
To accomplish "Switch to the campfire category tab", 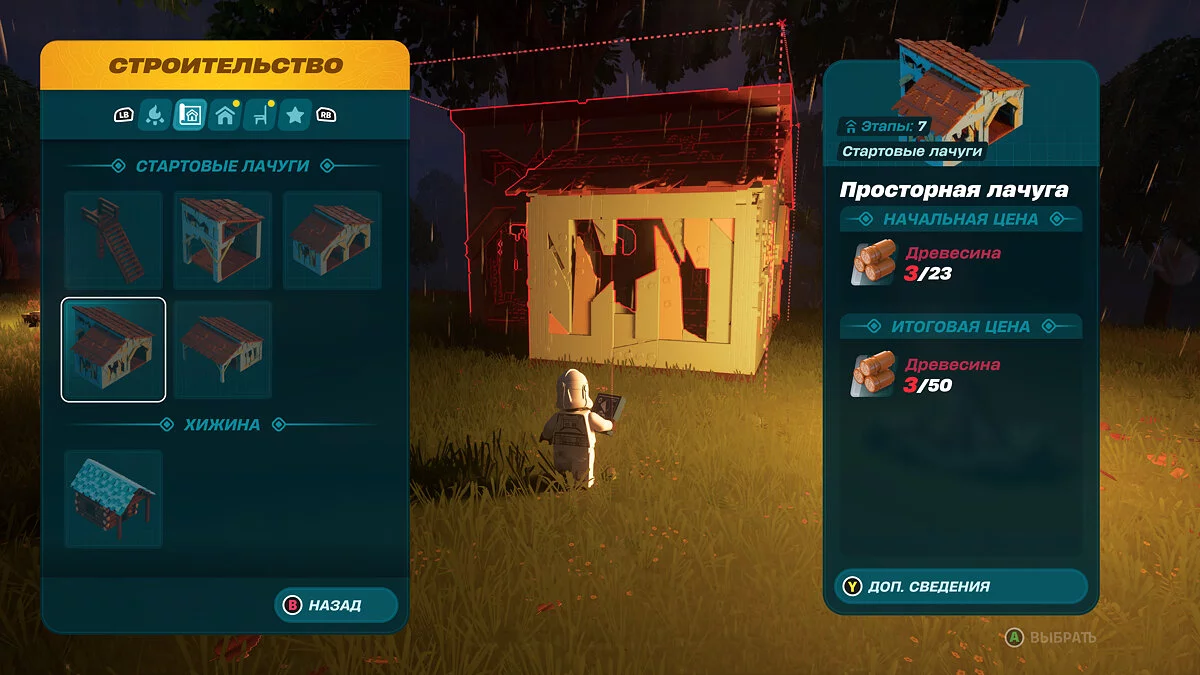I will [154, 115].
